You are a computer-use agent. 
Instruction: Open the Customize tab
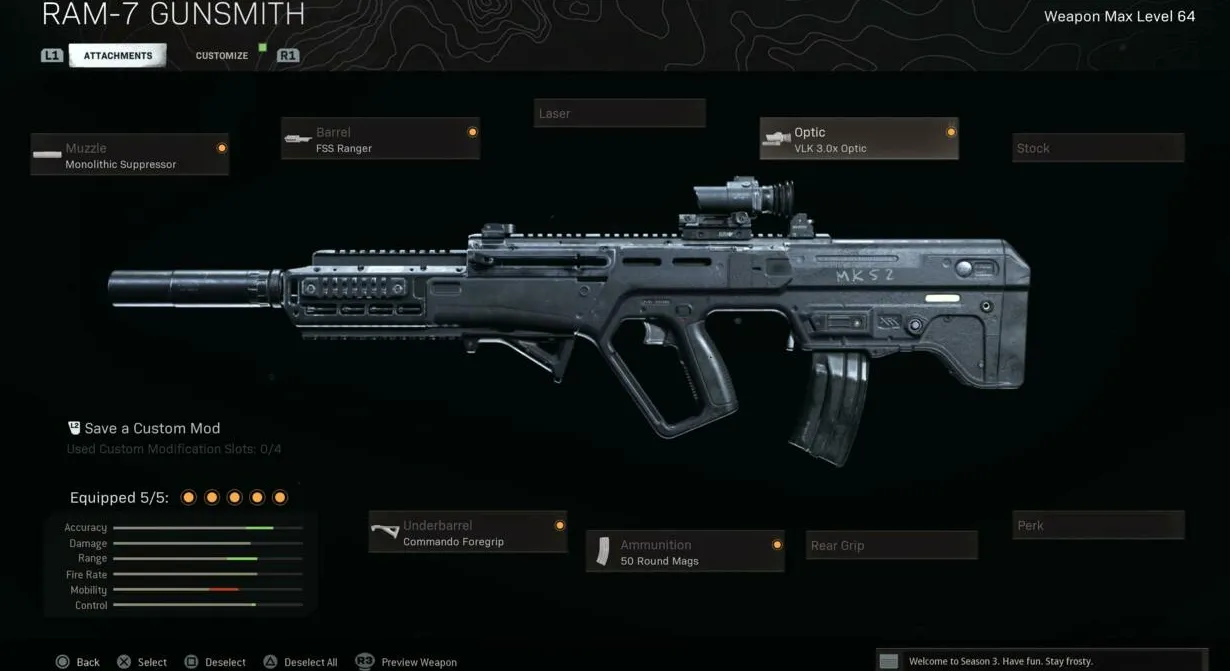click(x=222, y=56)
